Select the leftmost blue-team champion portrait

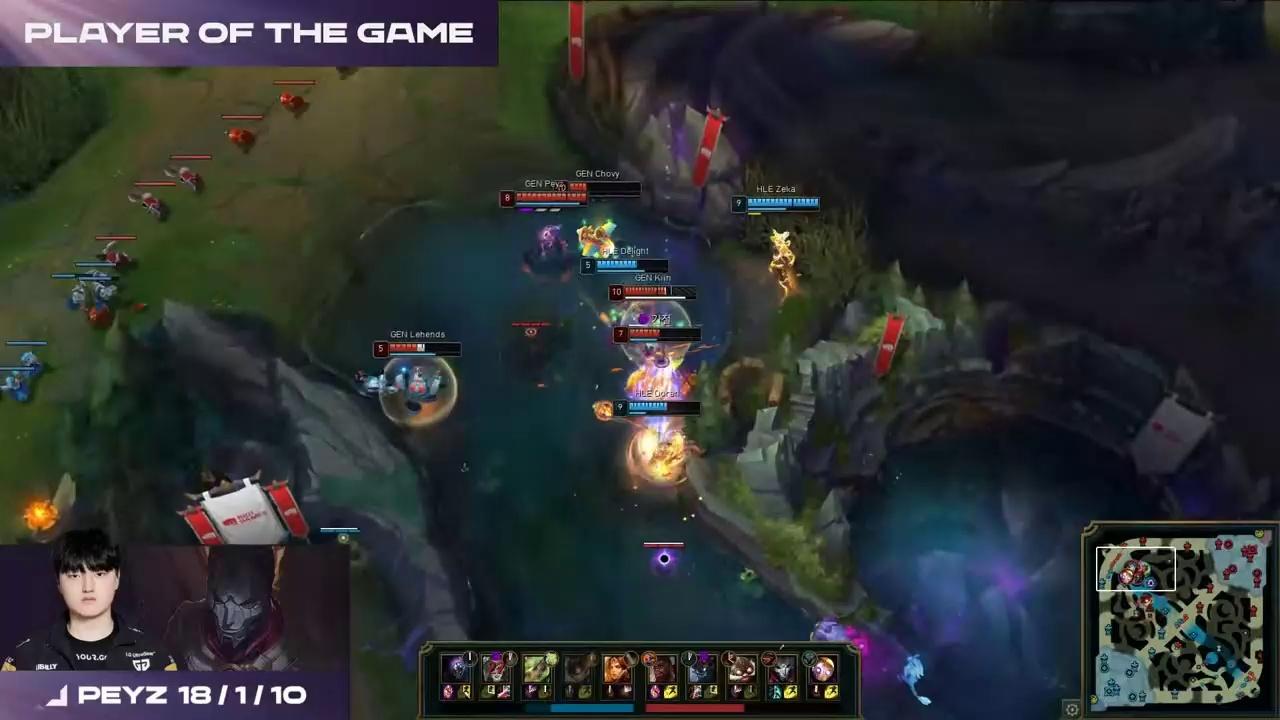point(456,668)
